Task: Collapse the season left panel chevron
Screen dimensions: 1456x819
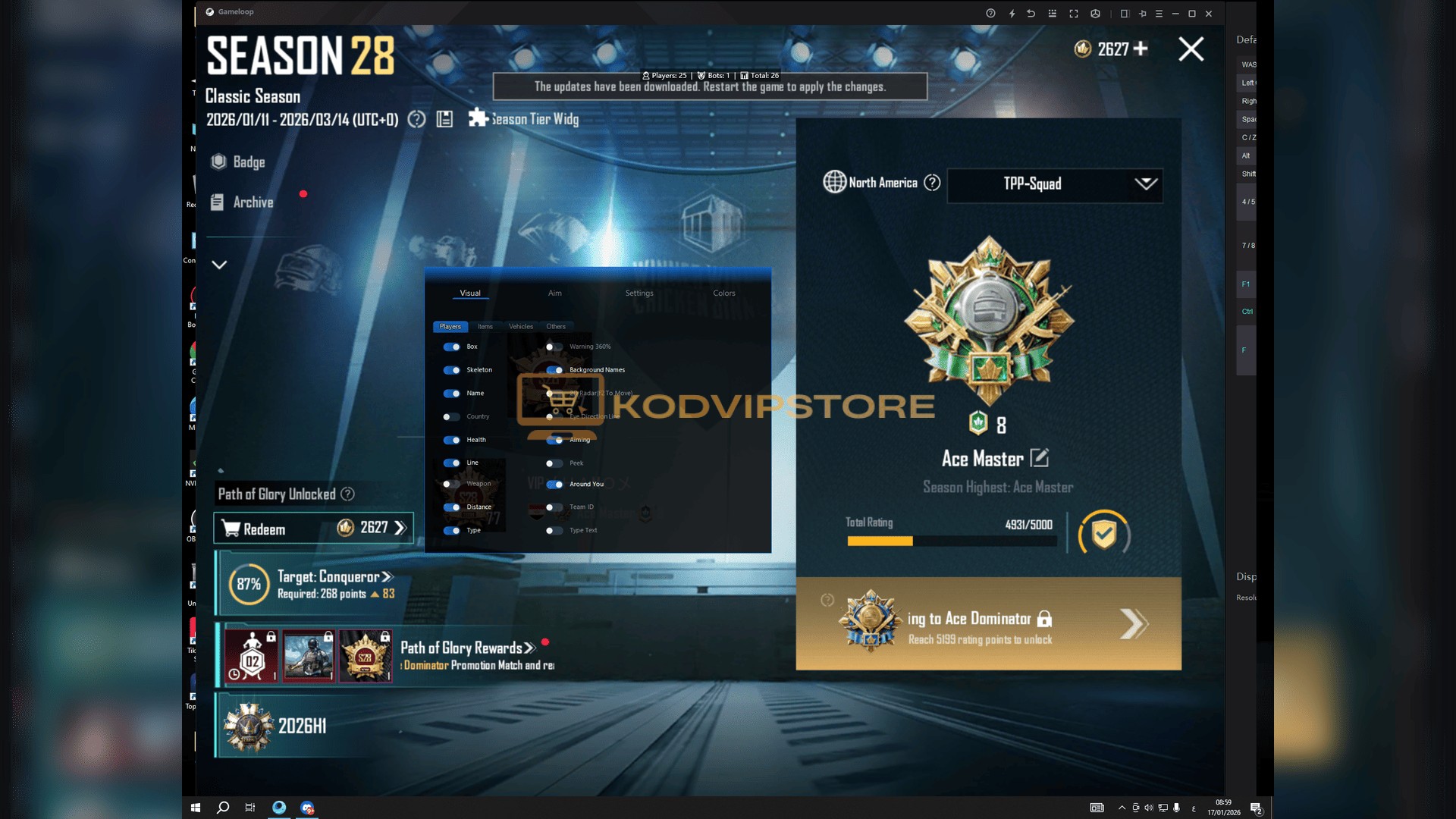Action: tap(219, 265)
